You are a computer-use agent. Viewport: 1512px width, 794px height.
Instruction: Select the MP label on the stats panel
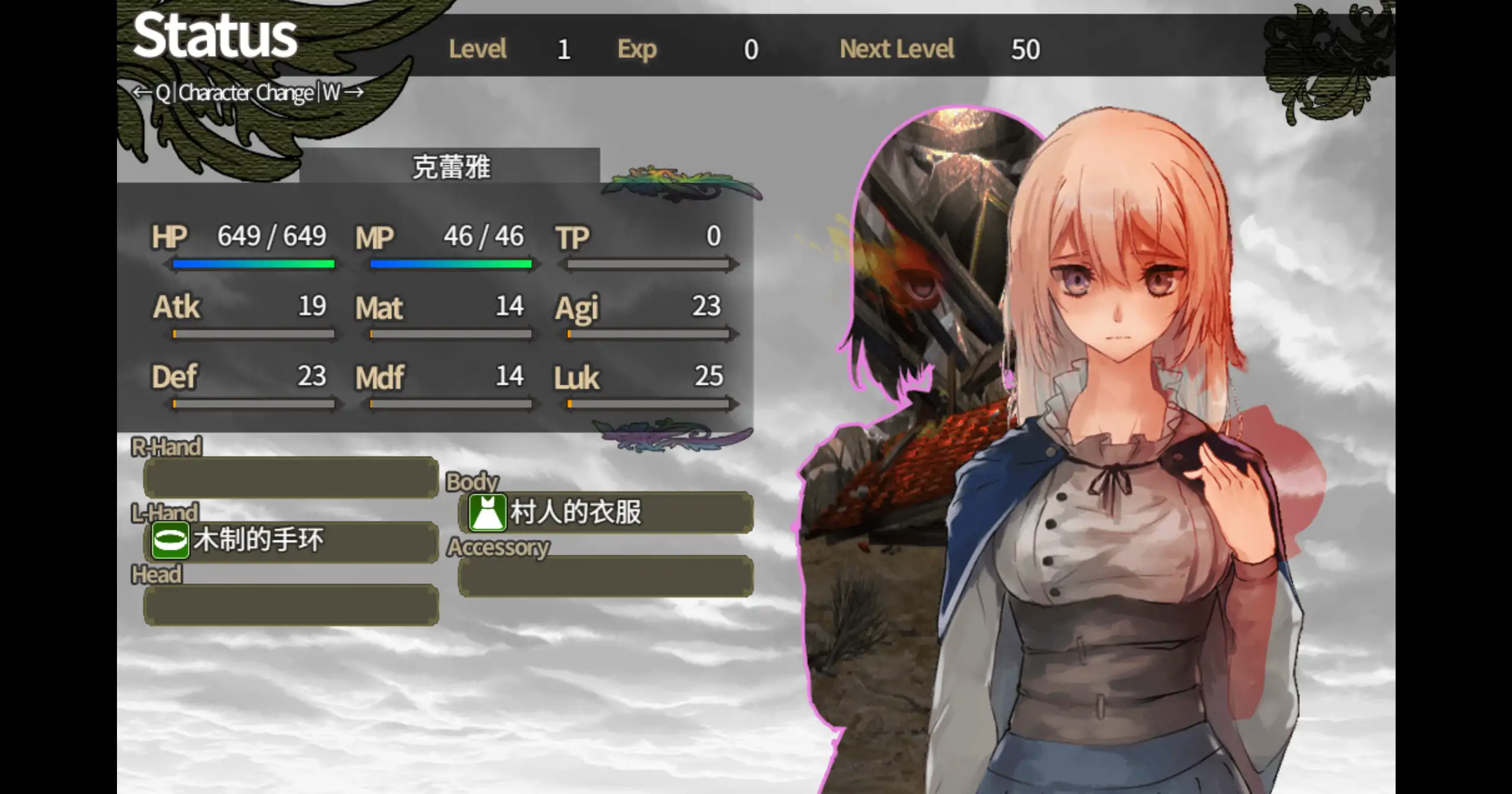pyautogui.click(x=375, y=236)
